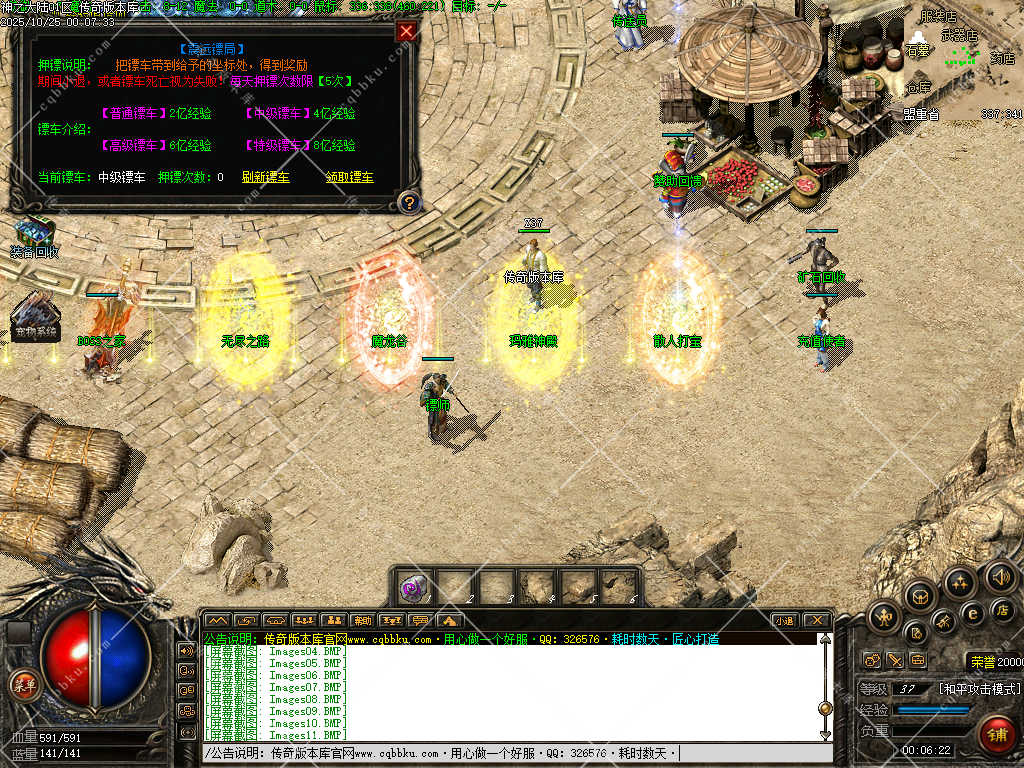Toggle the speaker sound button
Image resolution: width=1024 pixels, height=768 pixels.
coord(1001,576)
